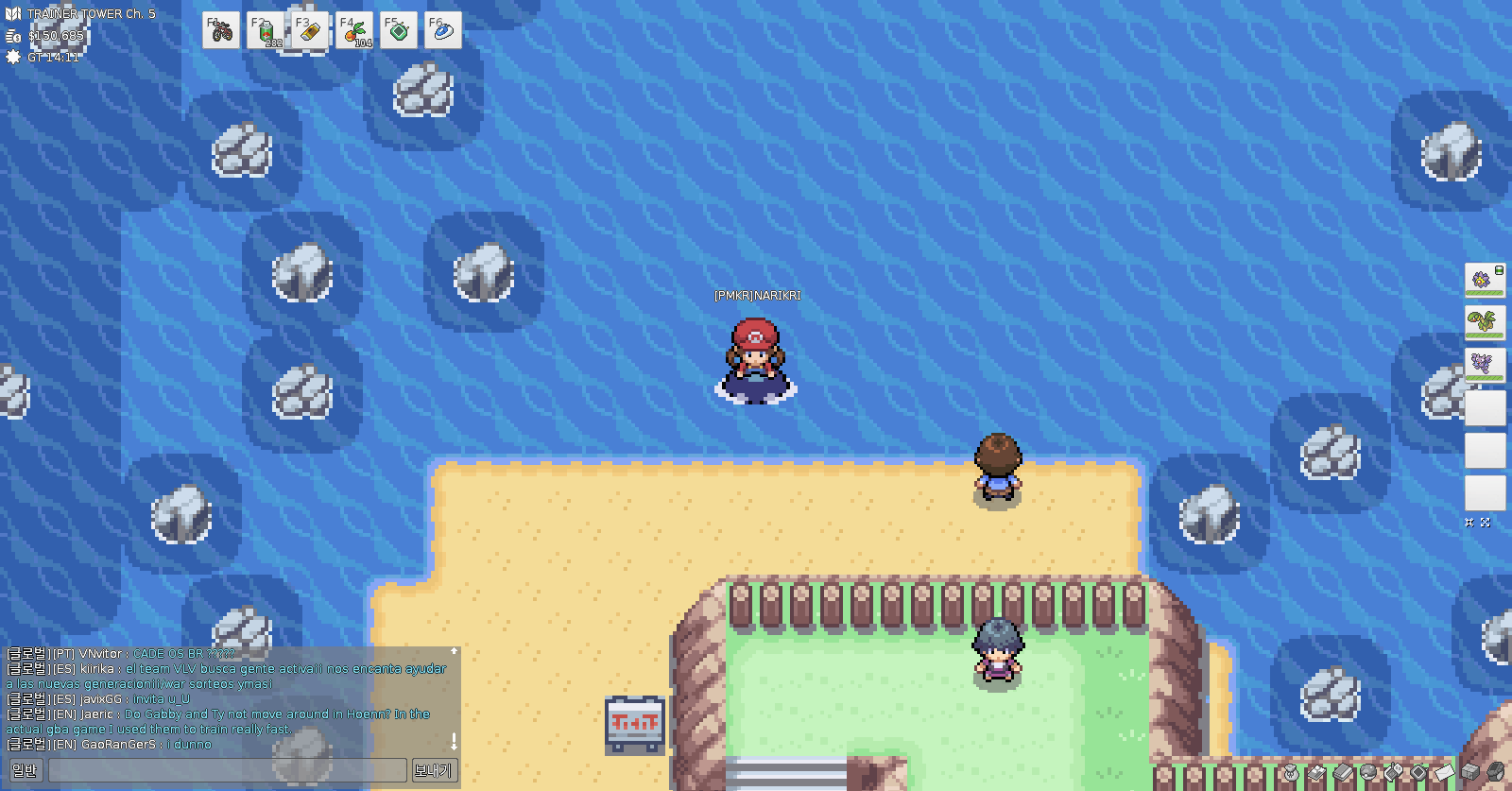Select the Starmie party slot

coord(1484,280)
